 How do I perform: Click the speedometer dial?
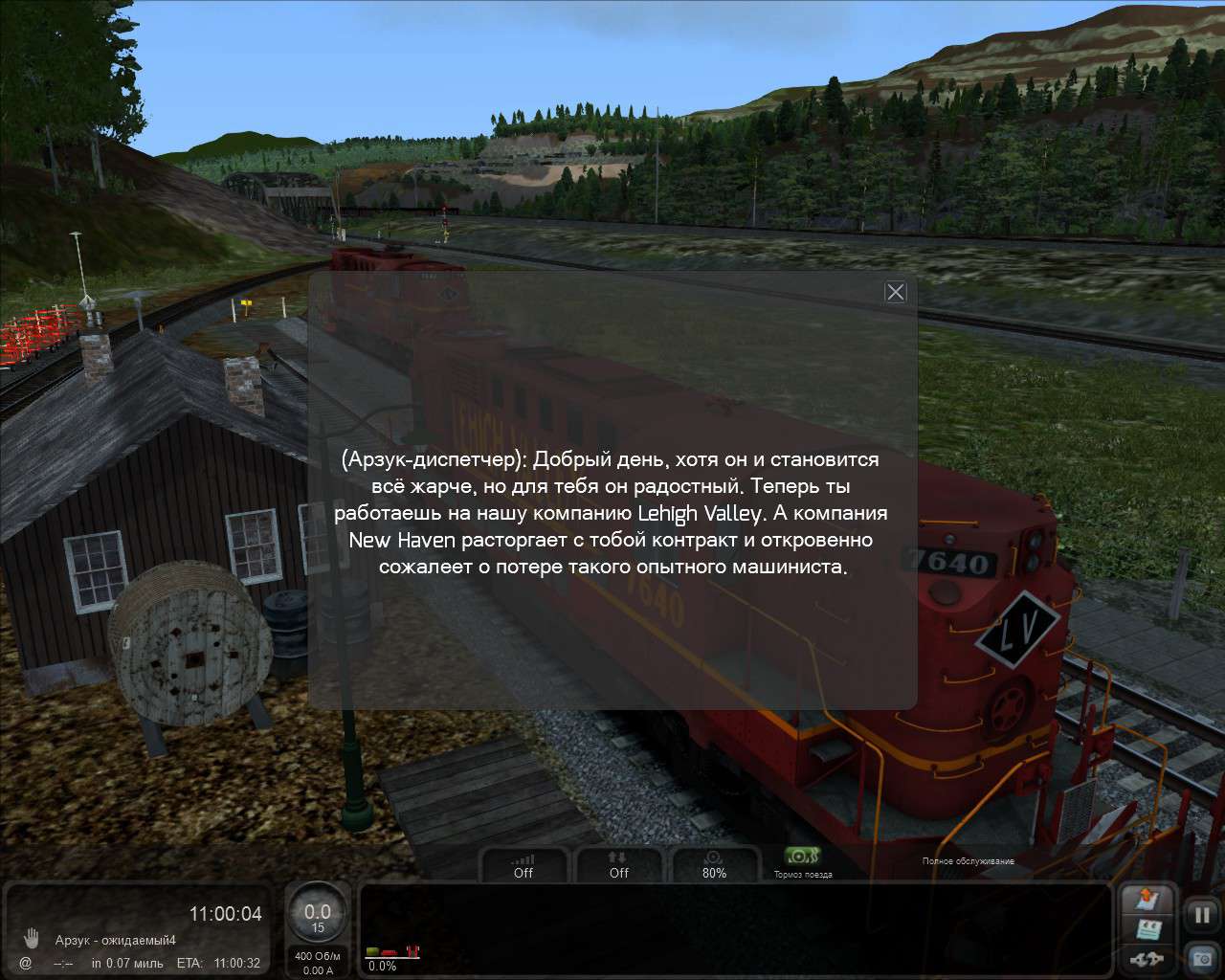(318, 917)
